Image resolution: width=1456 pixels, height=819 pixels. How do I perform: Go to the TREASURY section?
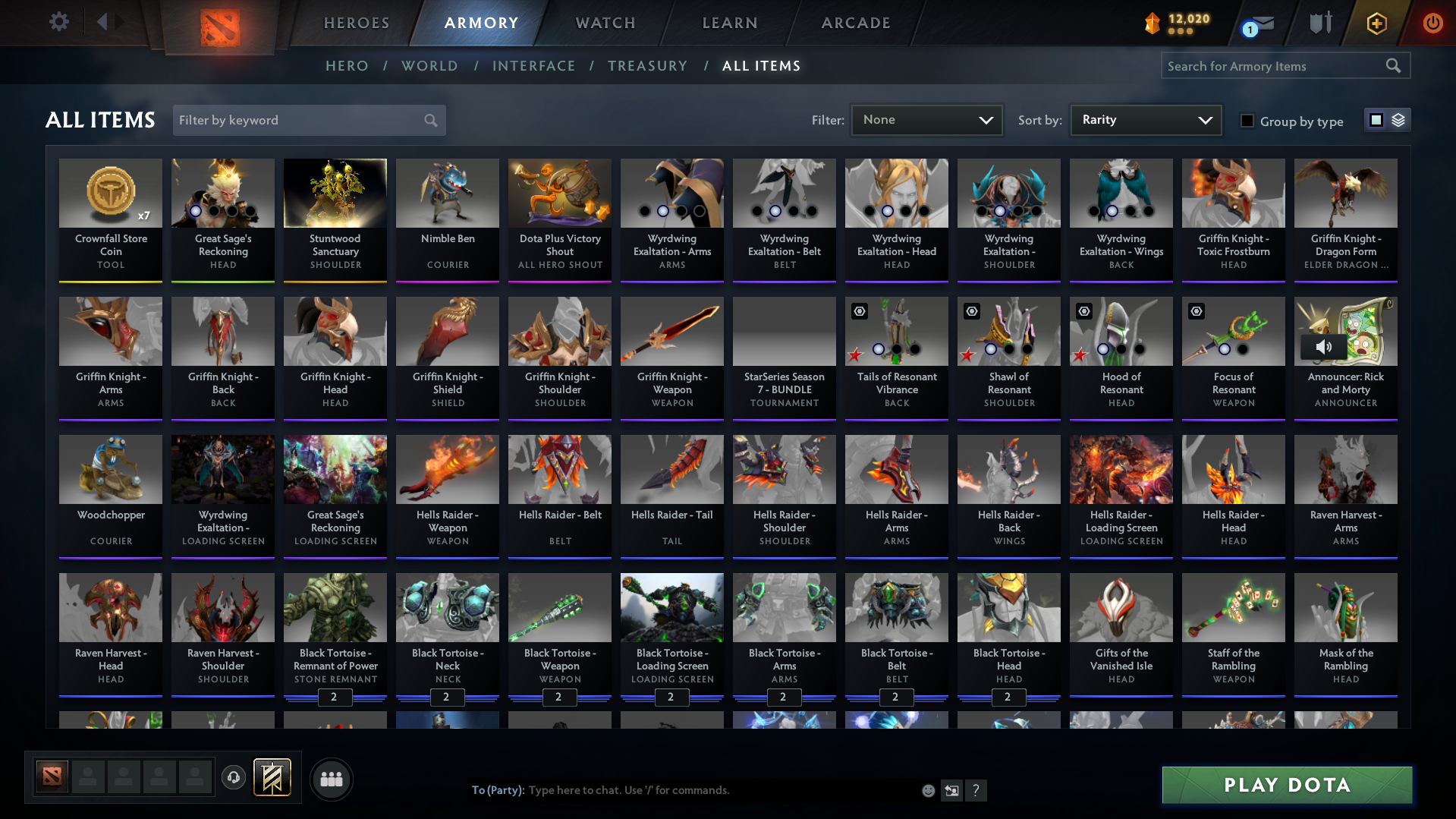(x=647, y=66)
